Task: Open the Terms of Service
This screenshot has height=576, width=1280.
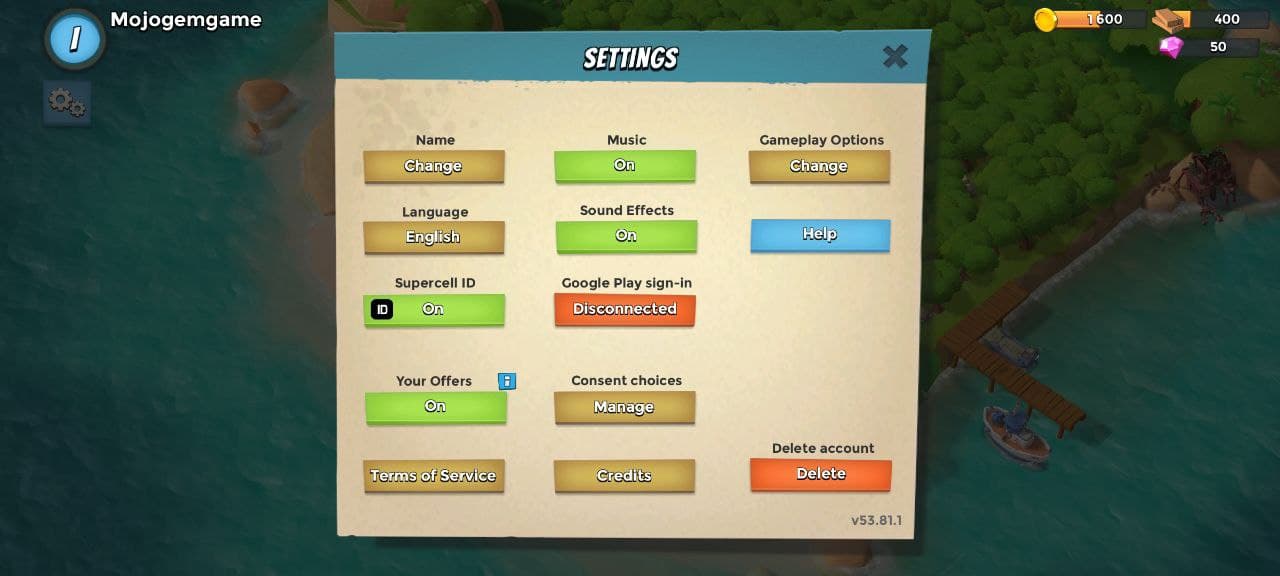Action: pos(433,476)
